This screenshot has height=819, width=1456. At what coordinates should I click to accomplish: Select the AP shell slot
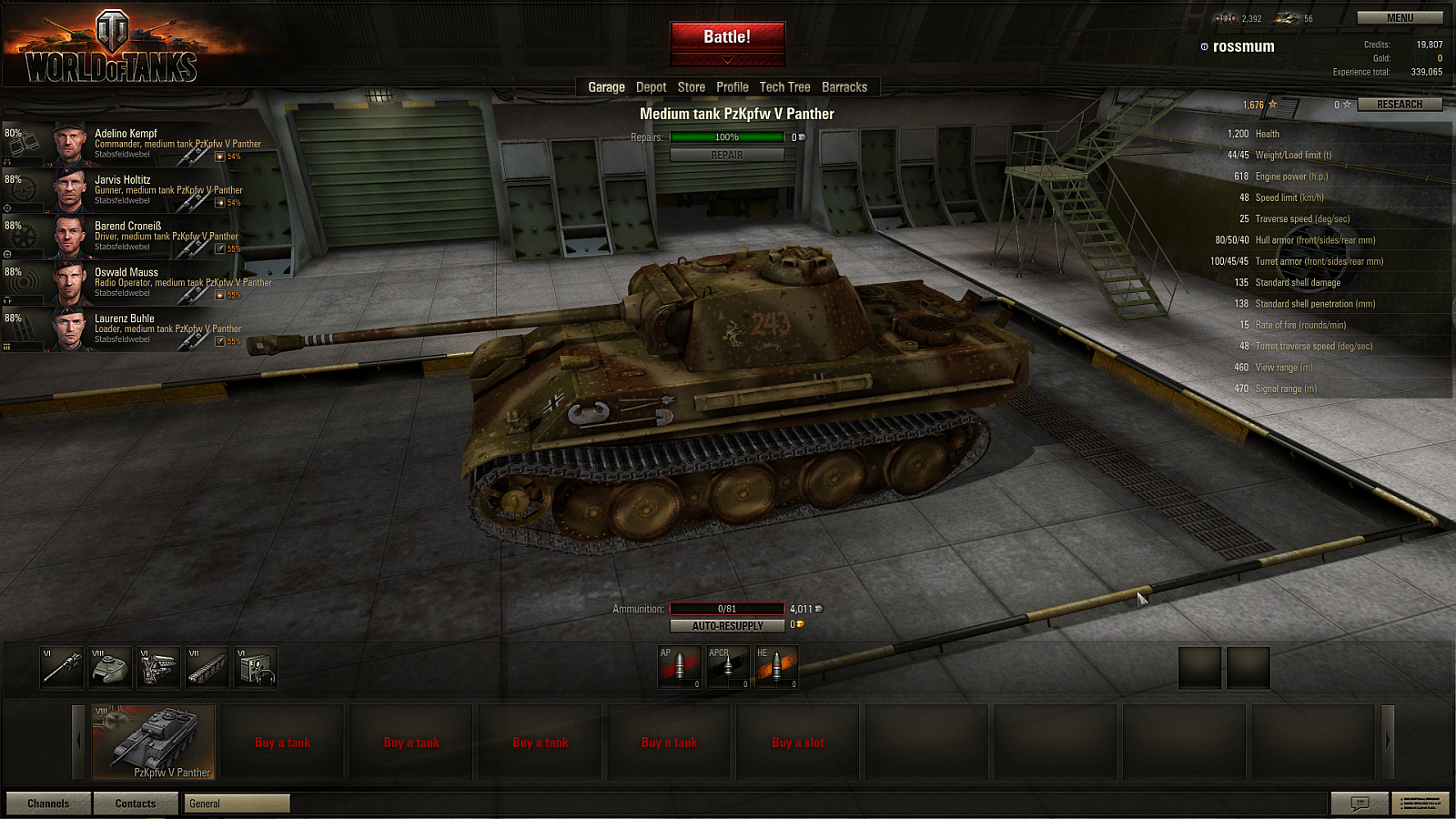pos(679,667)
